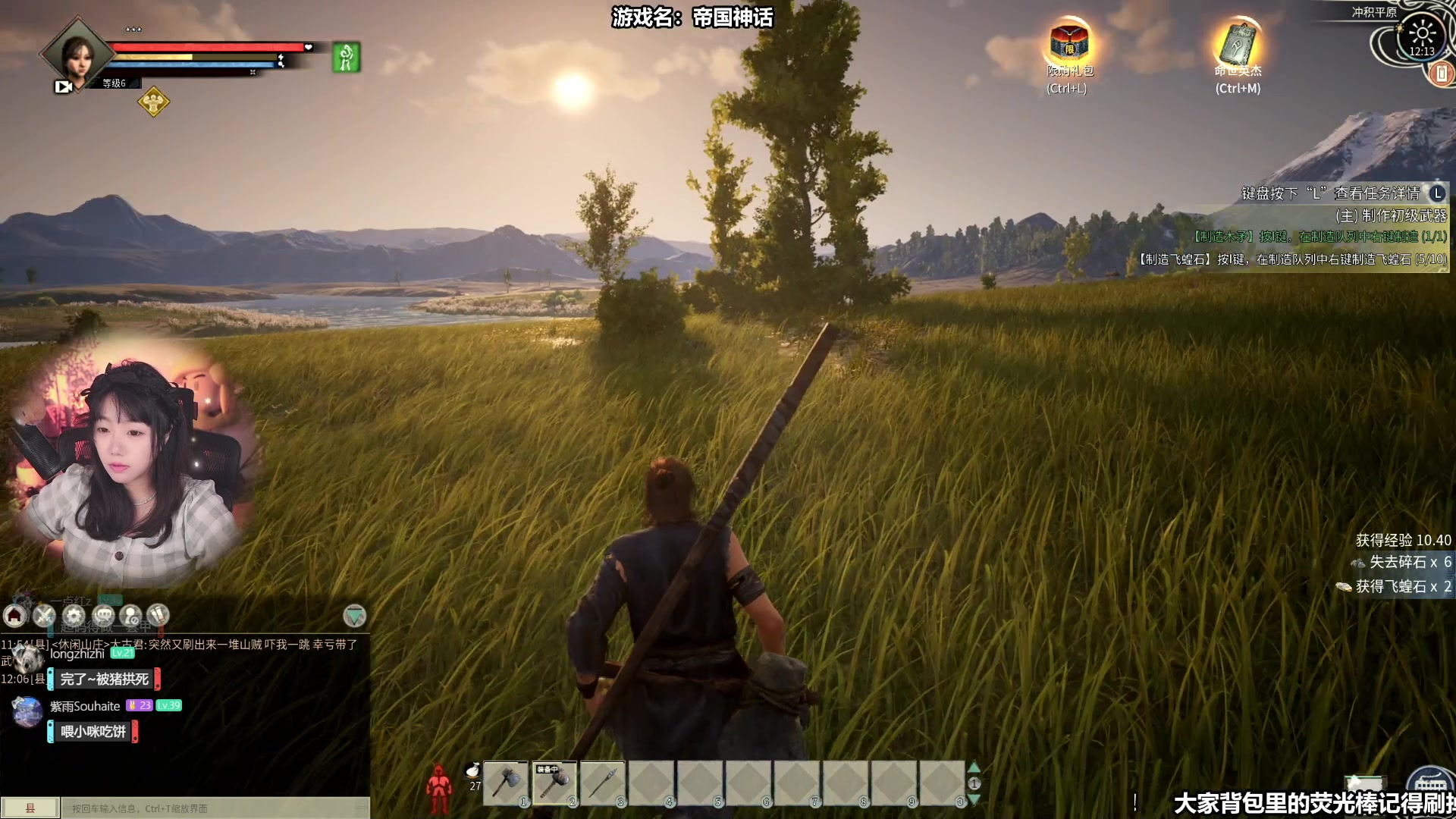Change the chat channel with the 县 button

tap(30, 808)
